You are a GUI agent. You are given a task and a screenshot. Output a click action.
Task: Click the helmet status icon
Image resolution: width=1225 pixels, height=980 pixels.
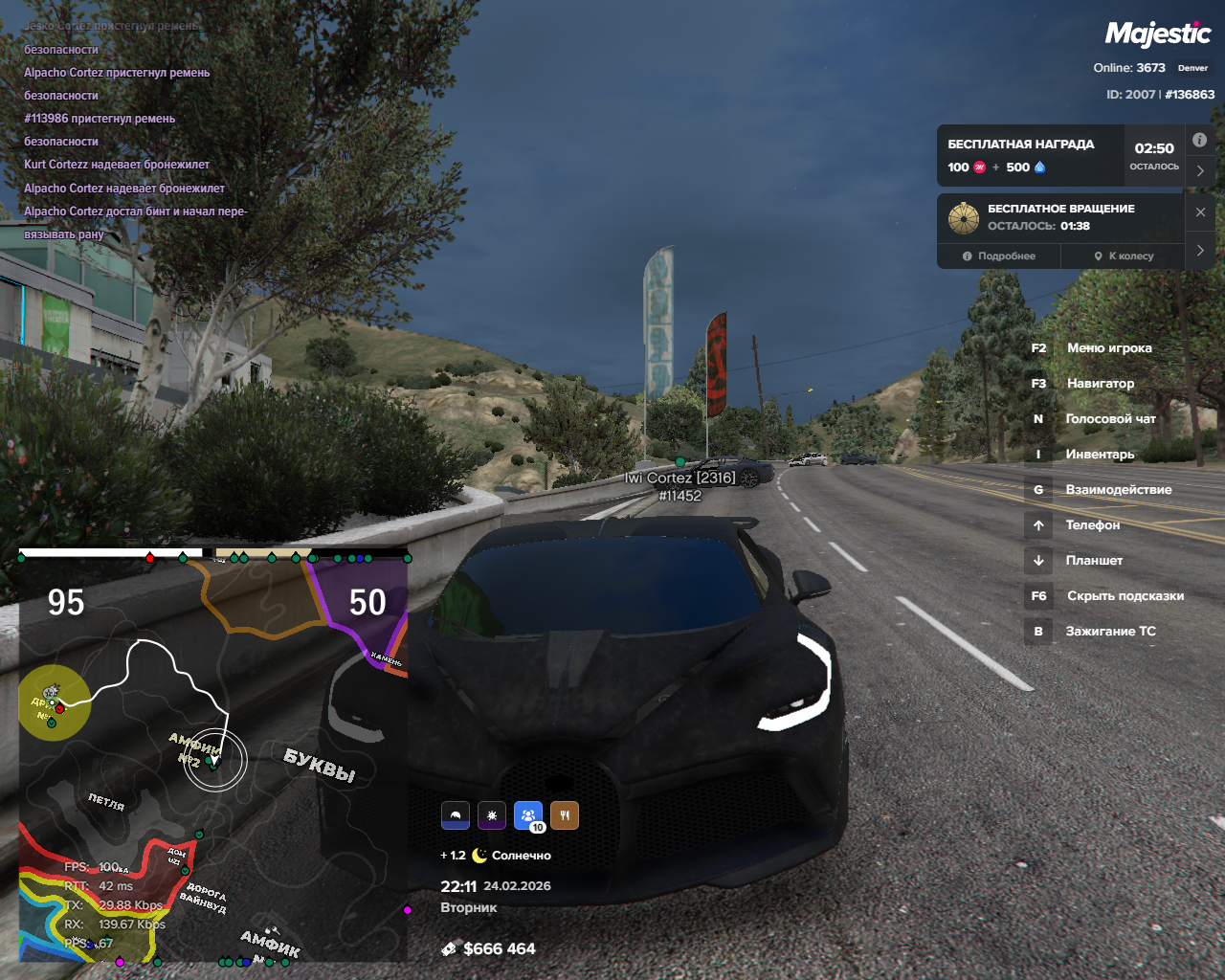(x=456, y=815)
